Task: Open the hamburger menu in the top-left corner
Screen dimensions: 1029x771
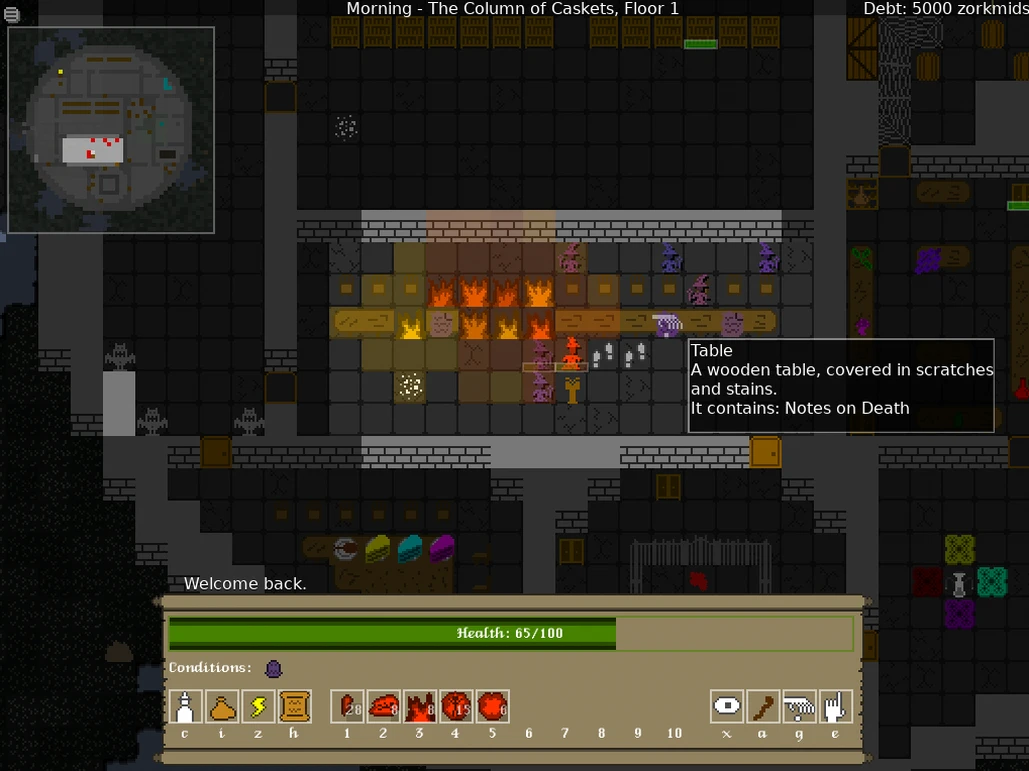Action: pos(12,14)
